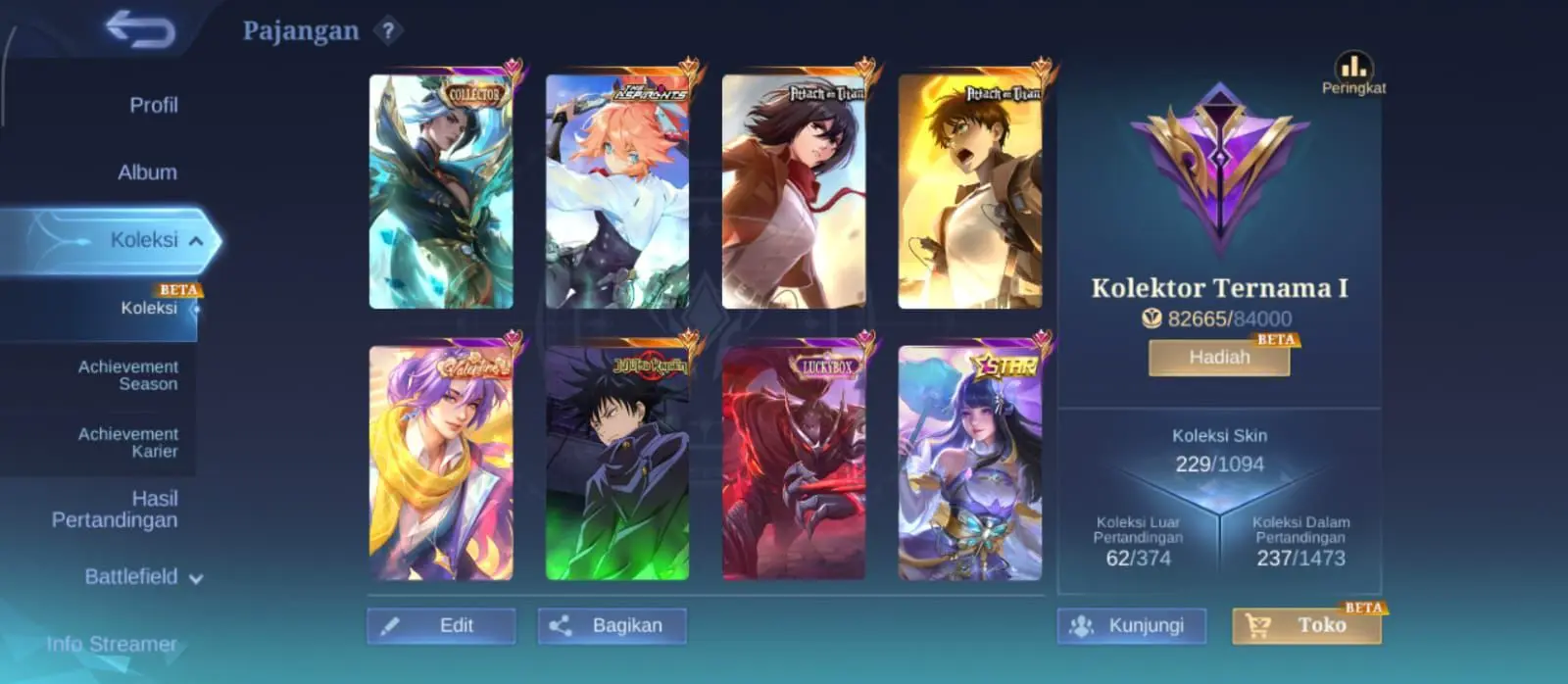Select the Koleksi BETA sub-tab

[x=149, y=308]
